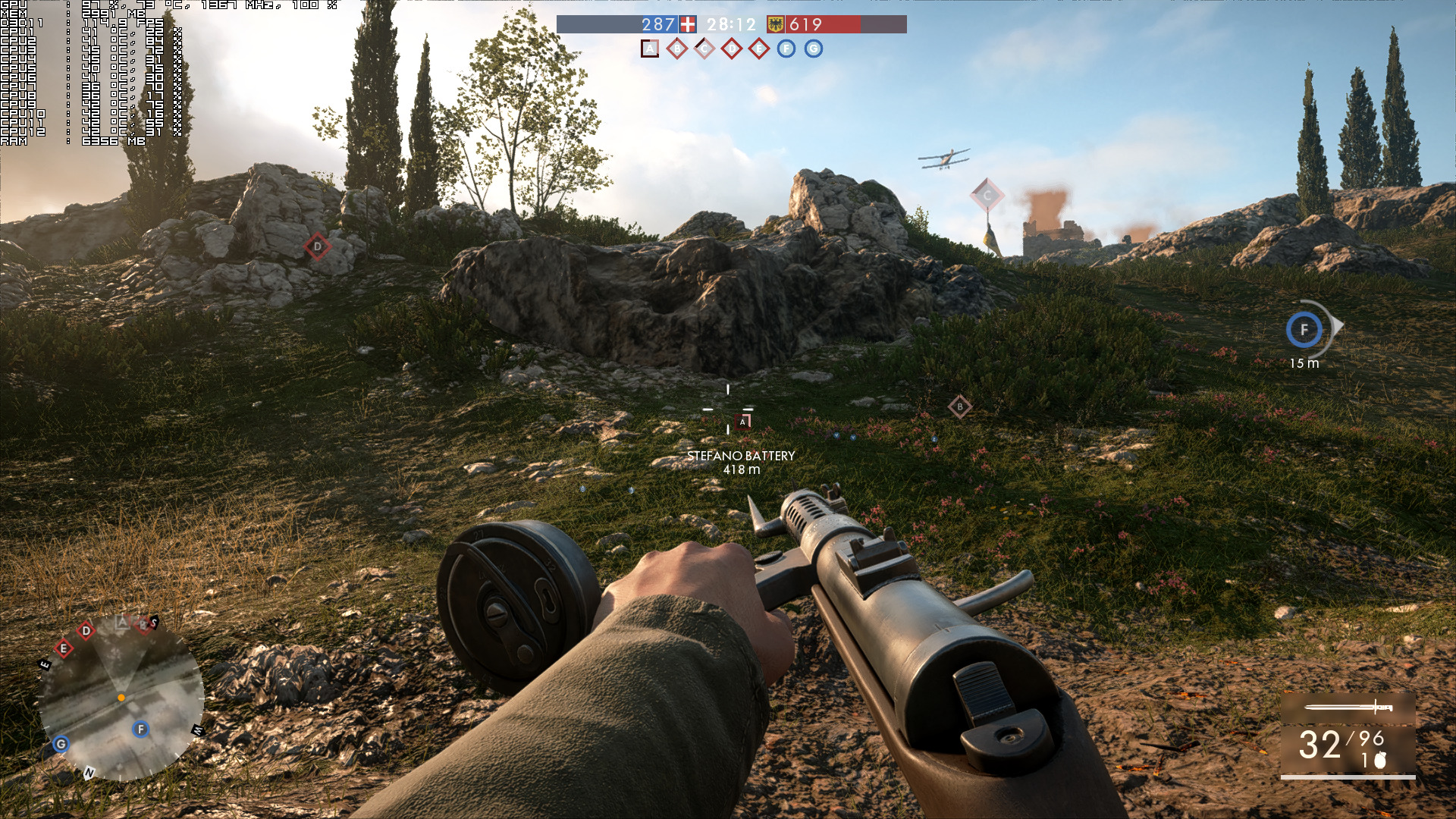The width and height of the screenshot is (1456, 819).
Task: Select flag A in the top objective bar
Action: click(x=650, y=49)
